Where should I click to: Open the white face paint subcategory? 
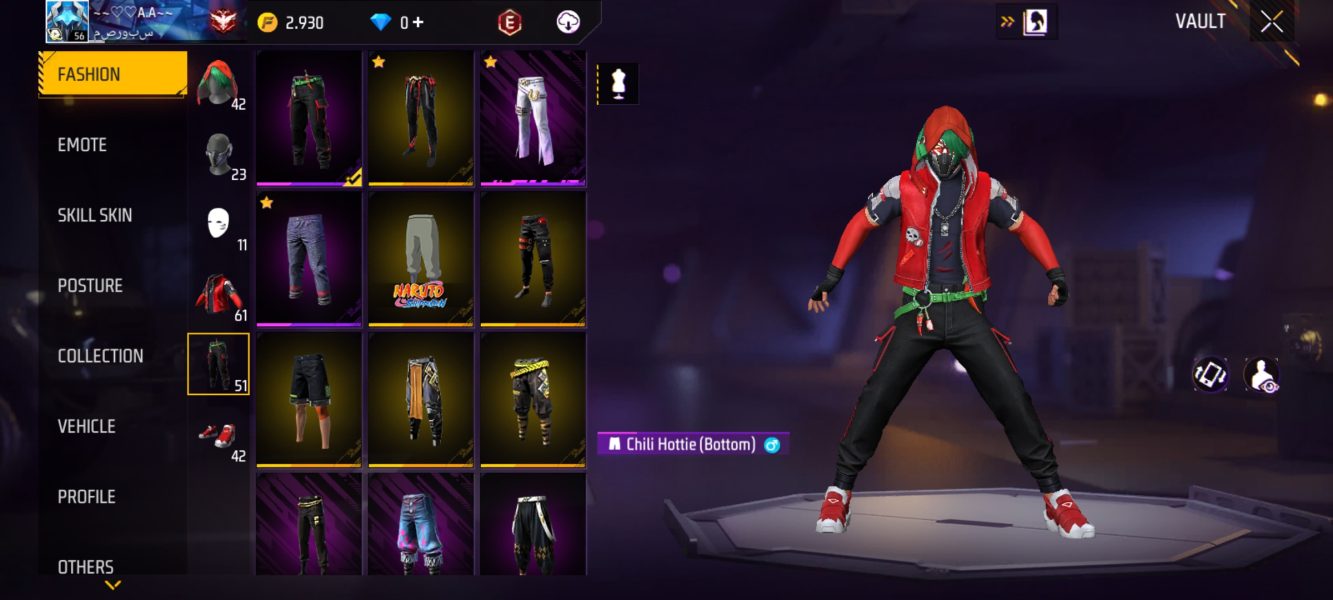[x=218, y=224]
